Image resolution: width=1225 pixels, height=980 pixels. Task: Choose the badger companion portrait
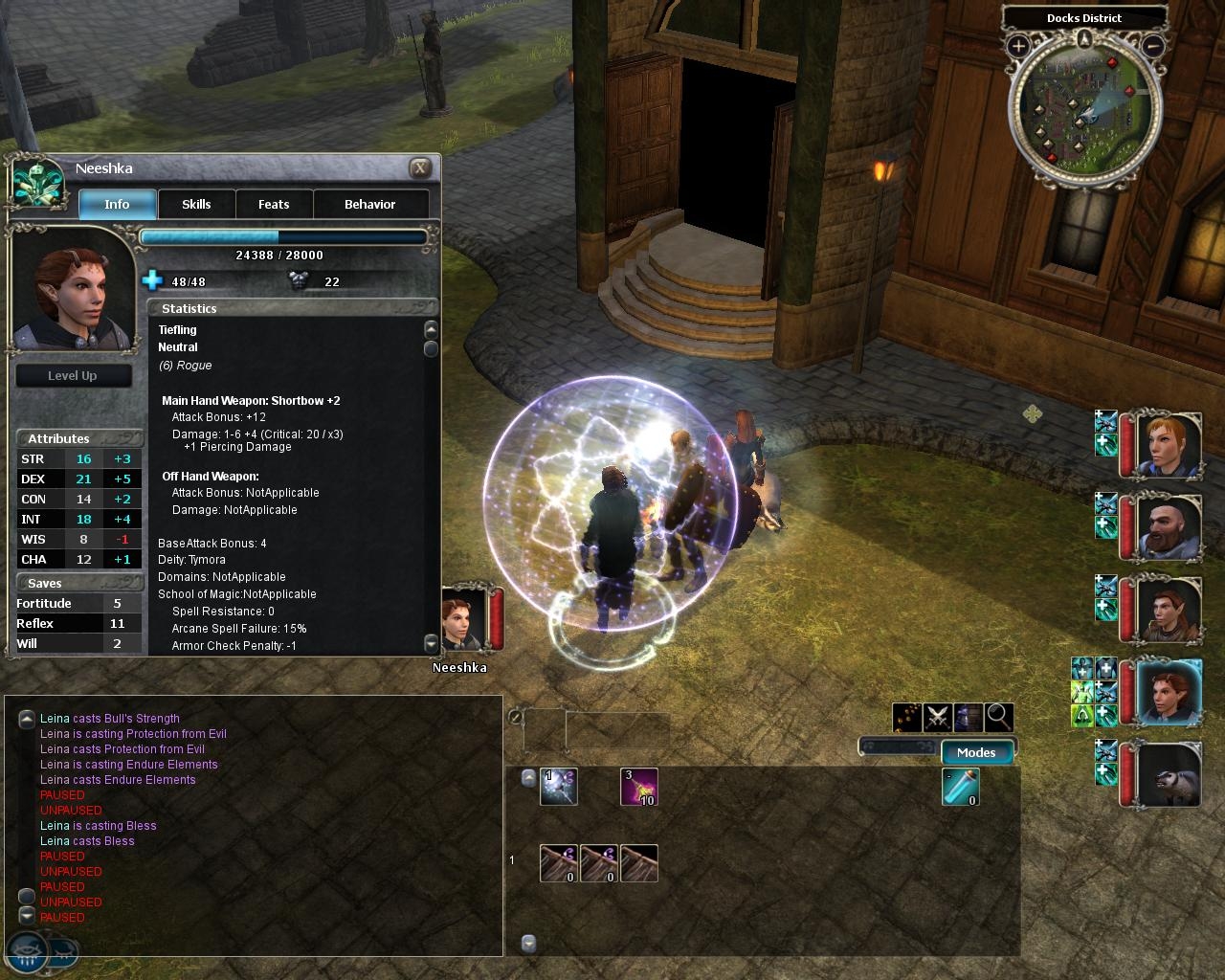[x=1167, y=773]
